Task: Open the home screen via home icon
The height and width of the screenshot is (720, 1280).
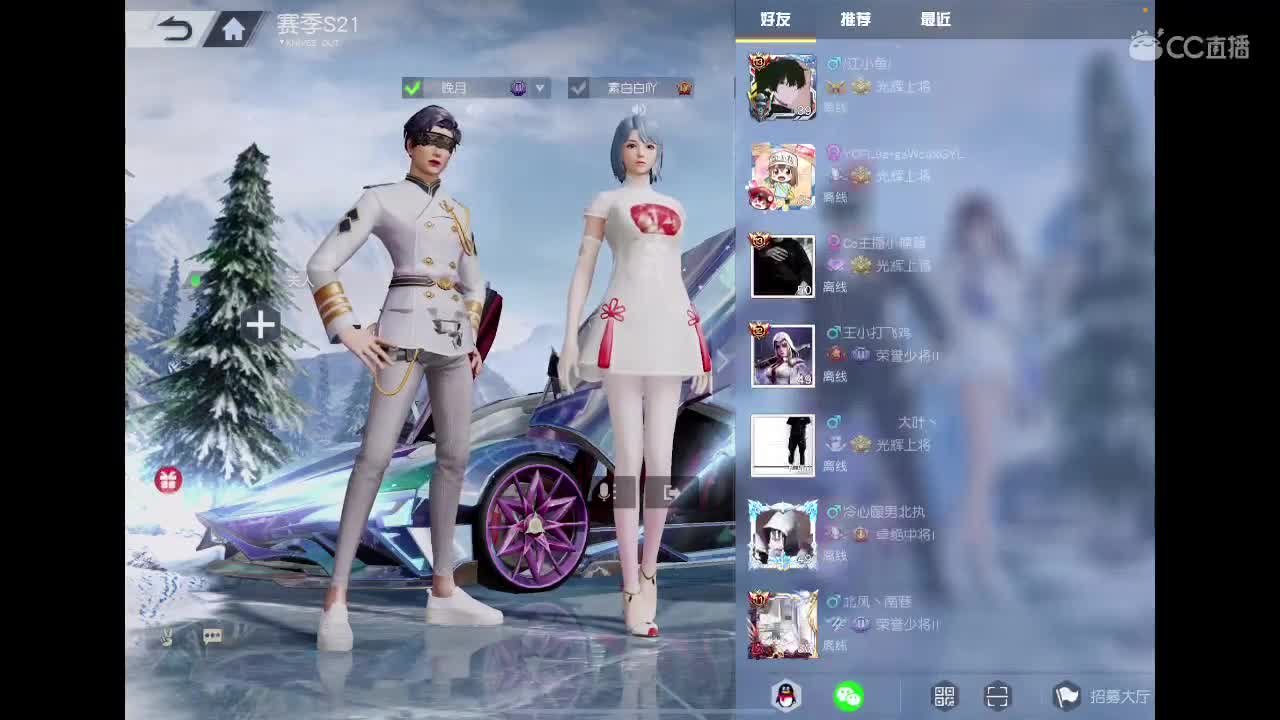Action: coord(233,29)
